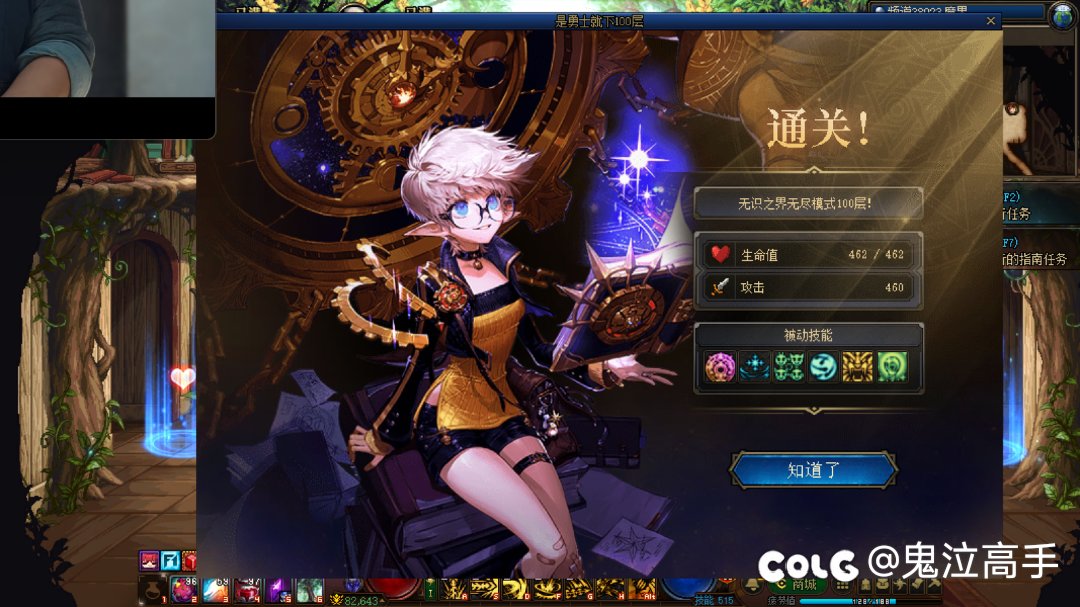
Task: Use the purple crystal item in slot 5
Action: tap(278, 588)
